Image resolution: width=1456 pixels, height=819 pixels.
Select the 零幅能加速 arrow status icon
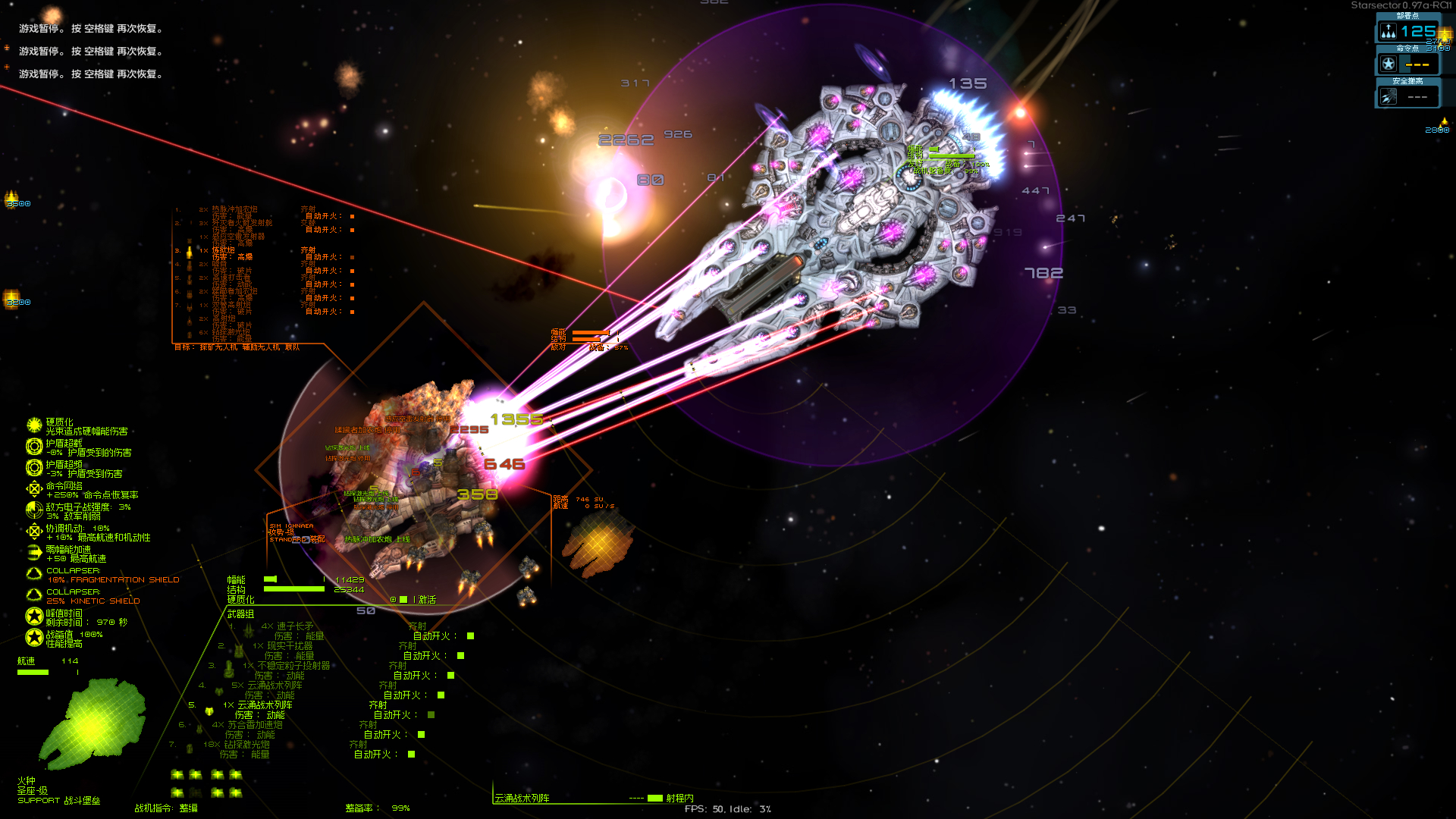pyautogui.click(x=34, y=552)
